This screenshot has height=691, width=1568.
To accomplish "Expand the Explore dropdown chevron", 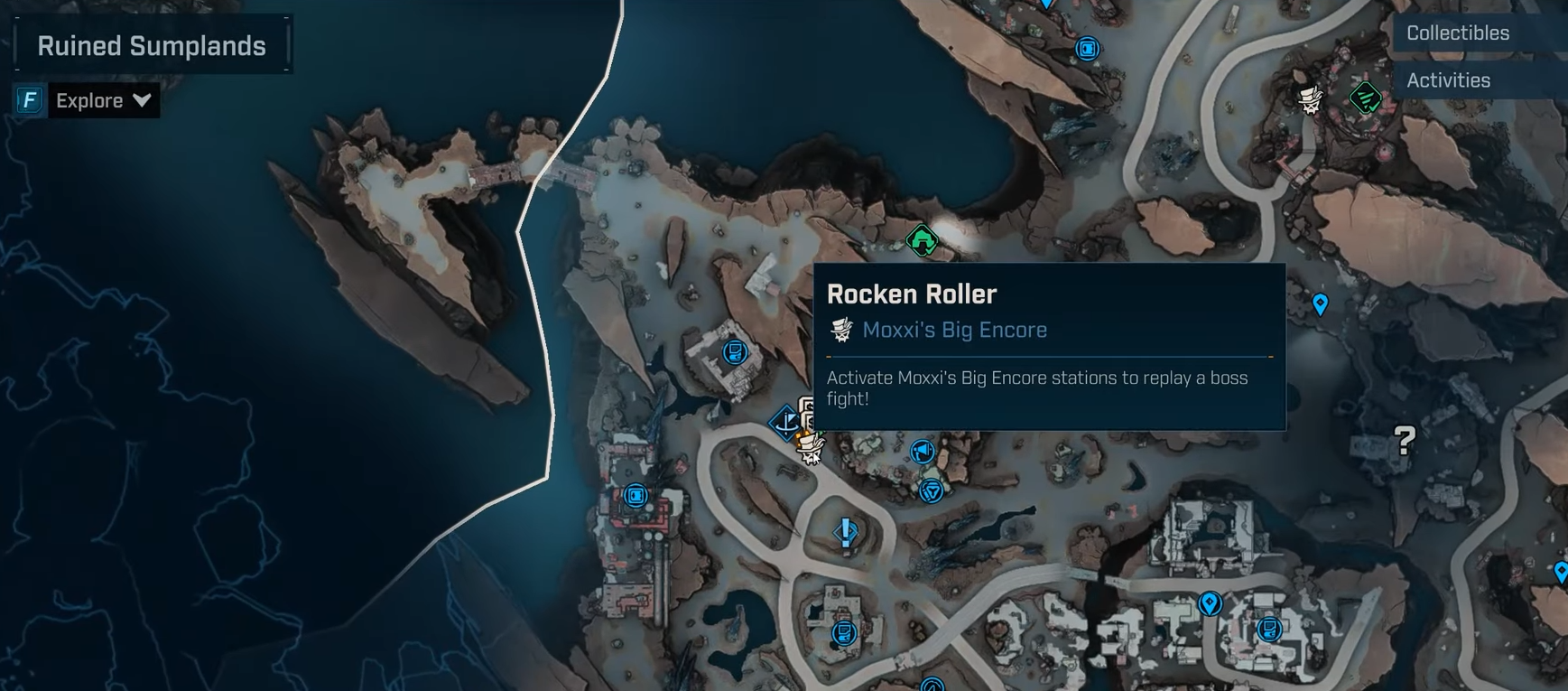I will coord(142,100).
